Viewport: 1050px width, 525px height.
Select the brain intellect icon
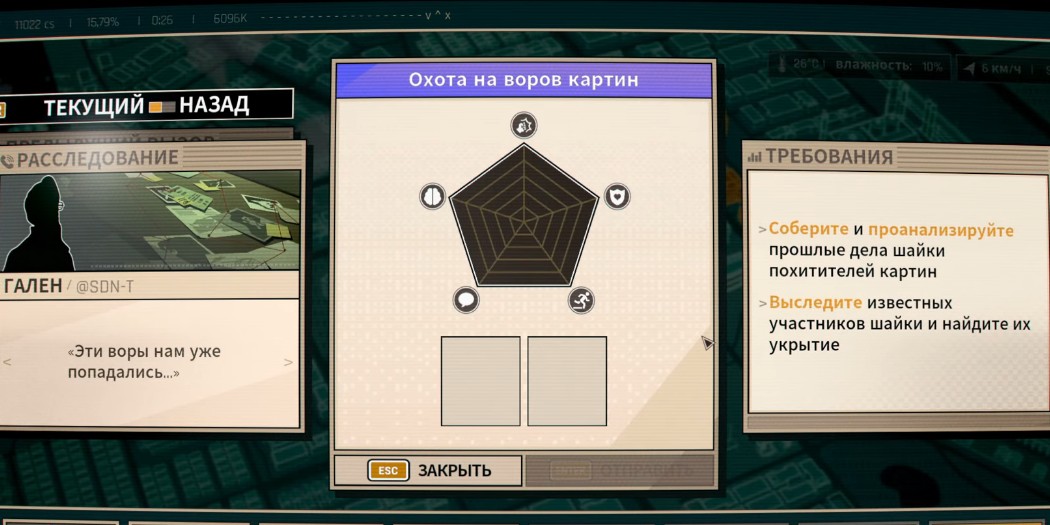[431, 196]
